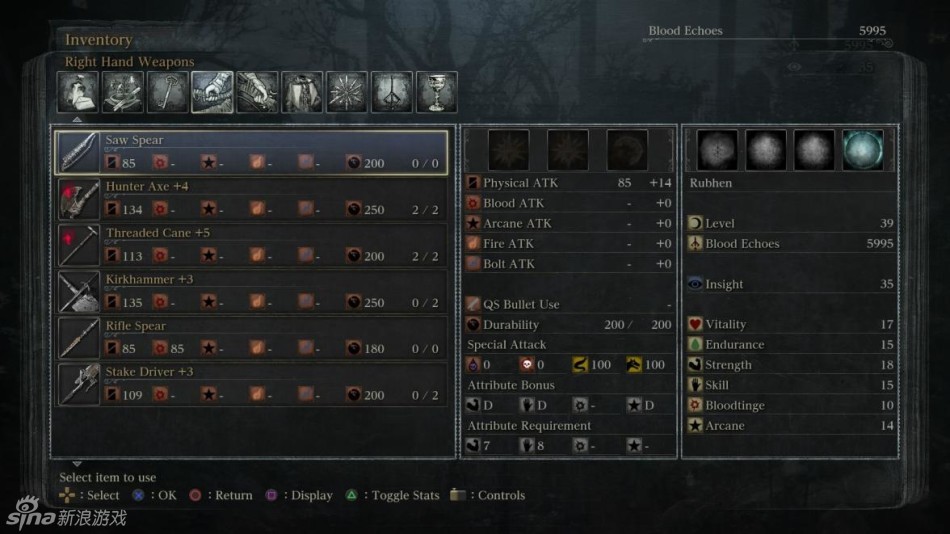Open the key items tab
The width and height of the screenshot is (950, 534).
point(168,92)
